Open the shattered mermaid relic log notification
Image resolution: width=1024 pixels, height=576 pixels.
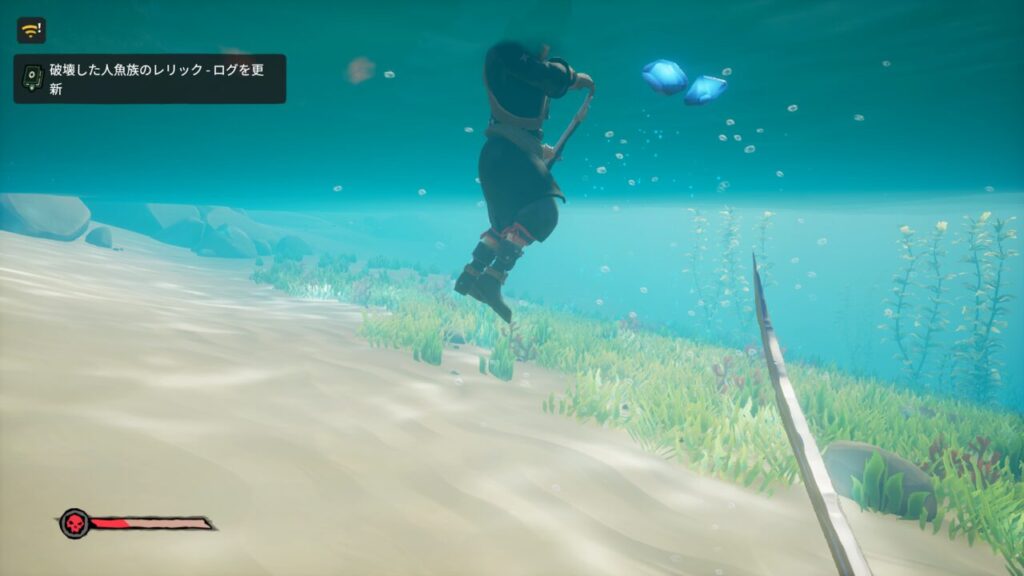tap(149, 79)
